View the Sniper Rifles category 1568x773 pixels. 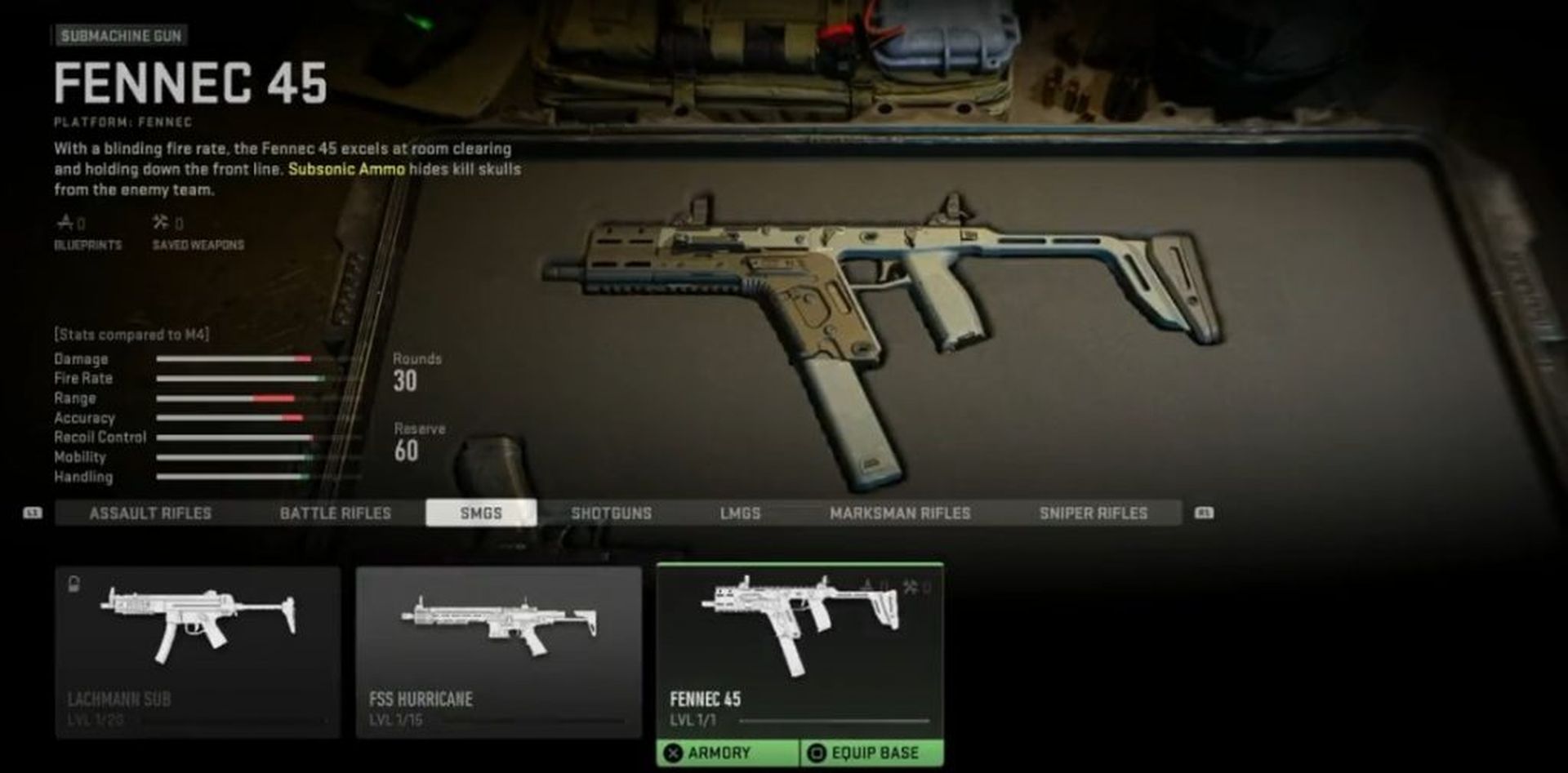point(1093,513)
